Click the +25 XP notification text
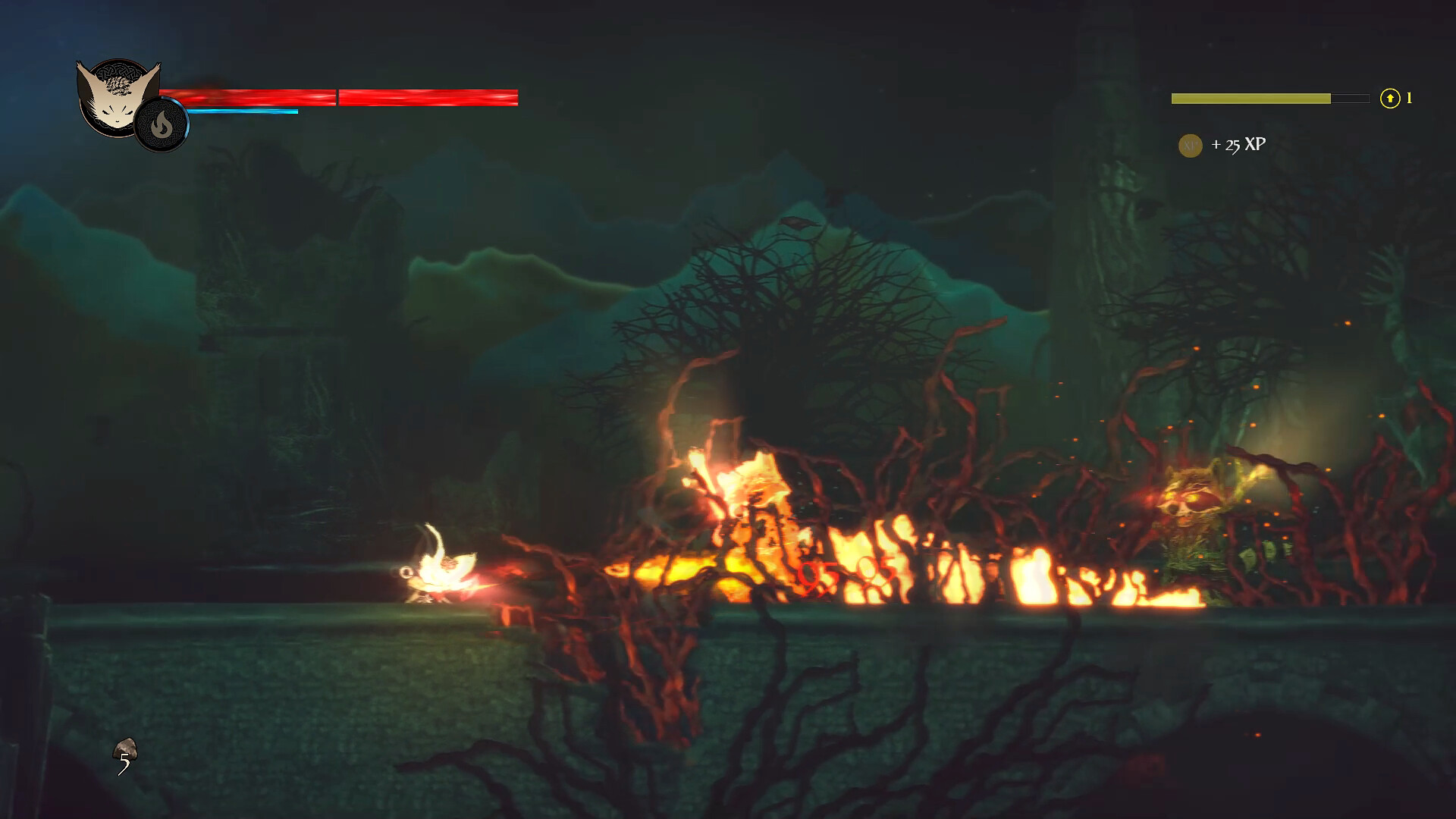The width and height of the screenshot is (1456, 819). [x=1241, y=143]
